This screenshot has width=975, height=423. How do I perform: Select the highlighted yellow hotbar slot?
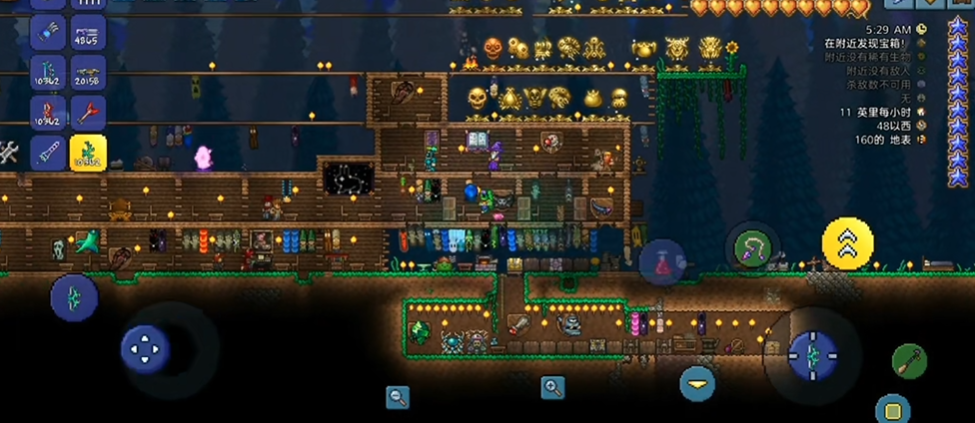pyautogui.click(x=88, y=153)
